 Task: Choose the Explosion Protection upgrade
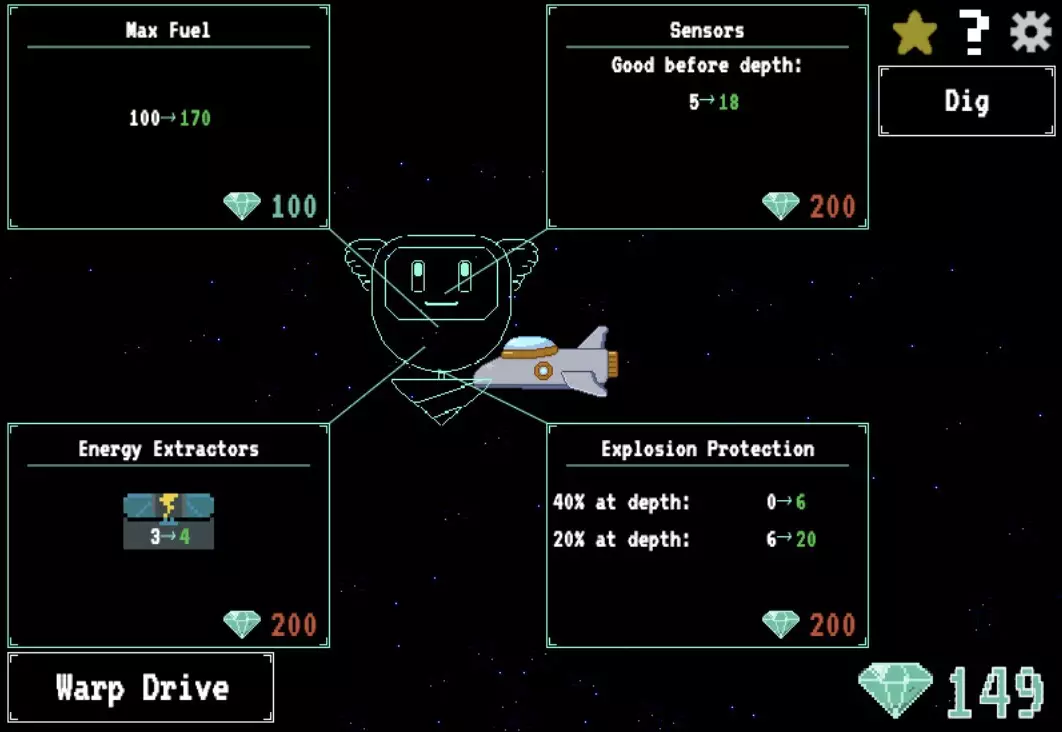[707, 535]
